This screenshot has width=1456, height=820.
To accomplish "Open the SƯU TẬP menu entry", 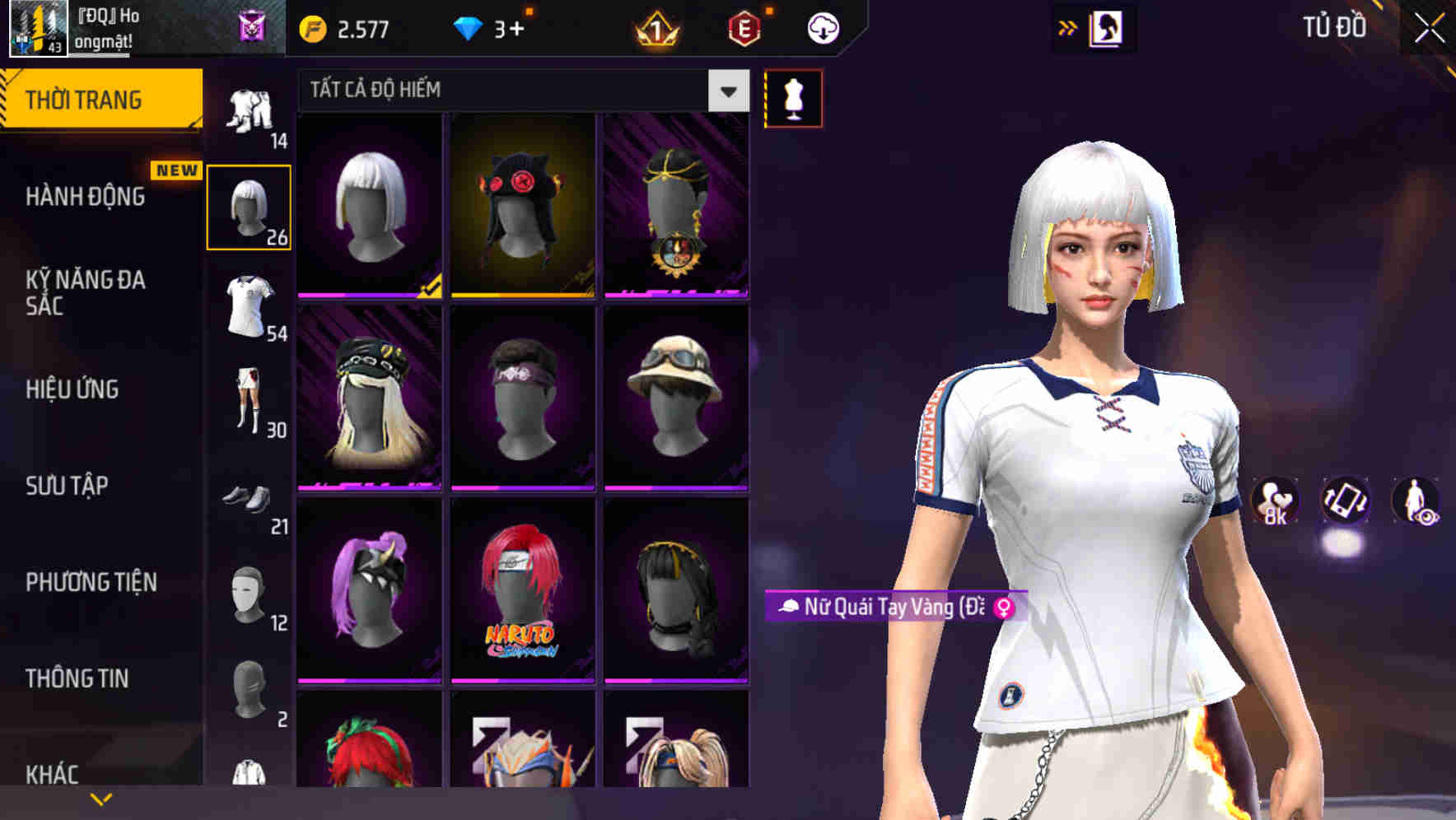I will click(x=68, y=487).
